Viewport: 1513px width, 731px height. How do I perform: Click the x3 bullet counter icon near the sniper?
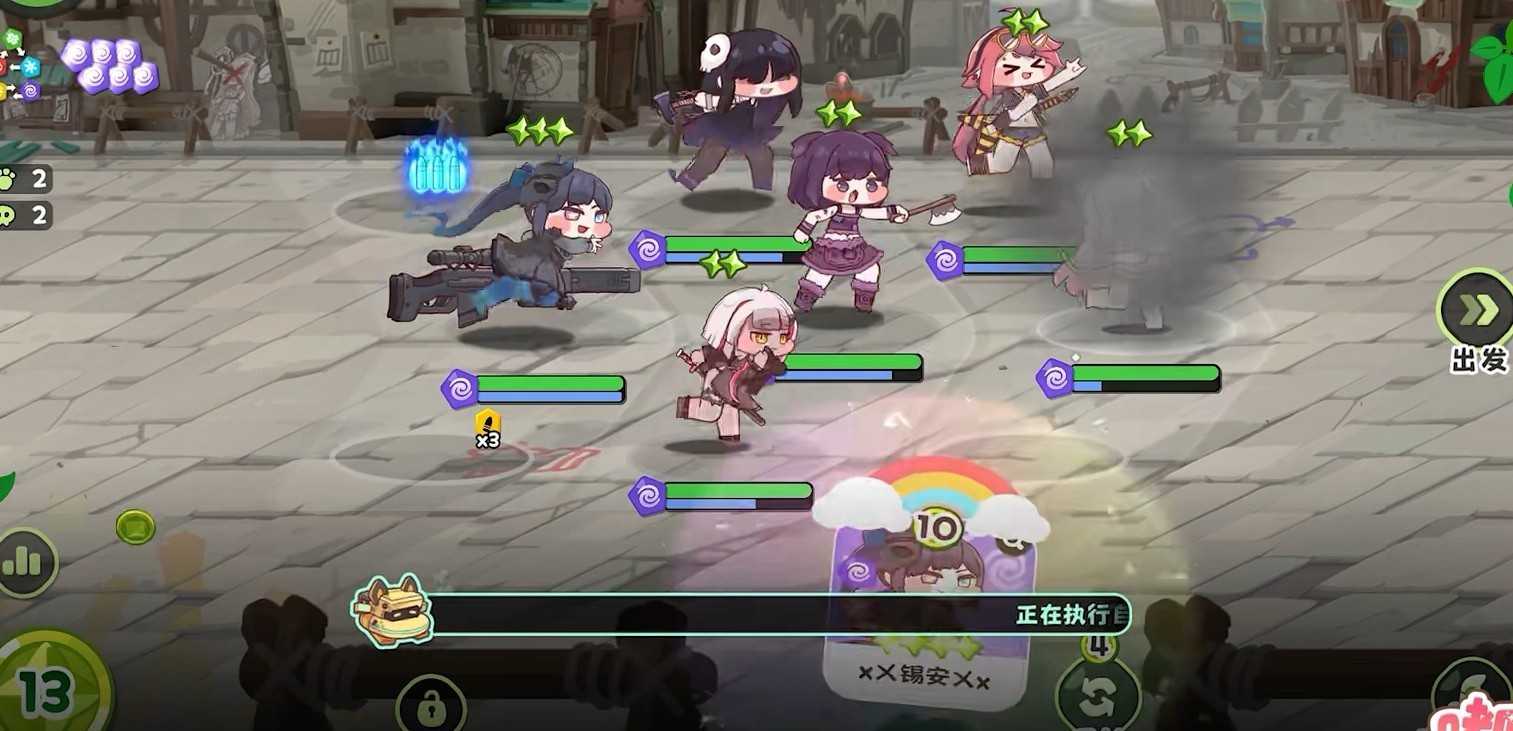[487, 428]
